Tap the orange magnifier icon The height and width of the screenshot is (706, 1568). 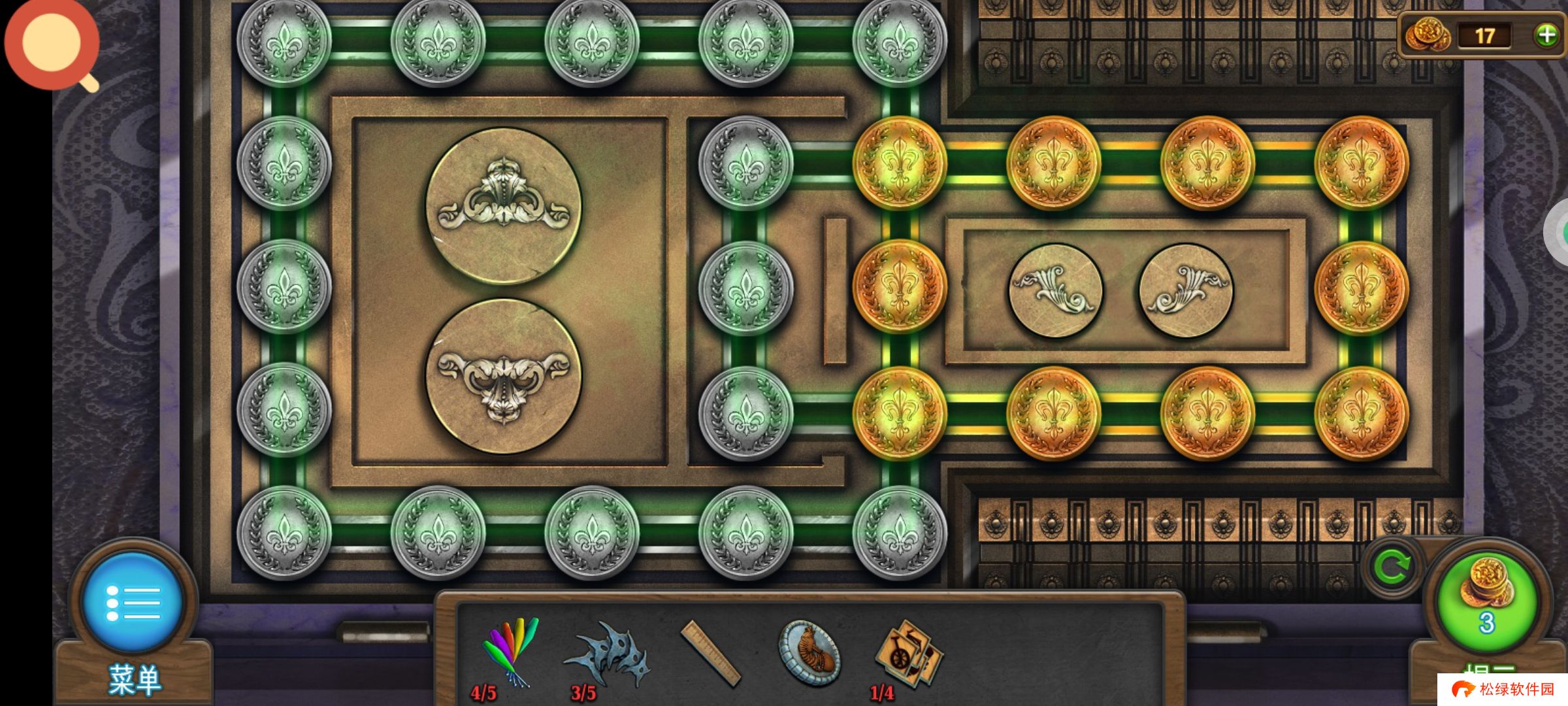tap(52, 43)
